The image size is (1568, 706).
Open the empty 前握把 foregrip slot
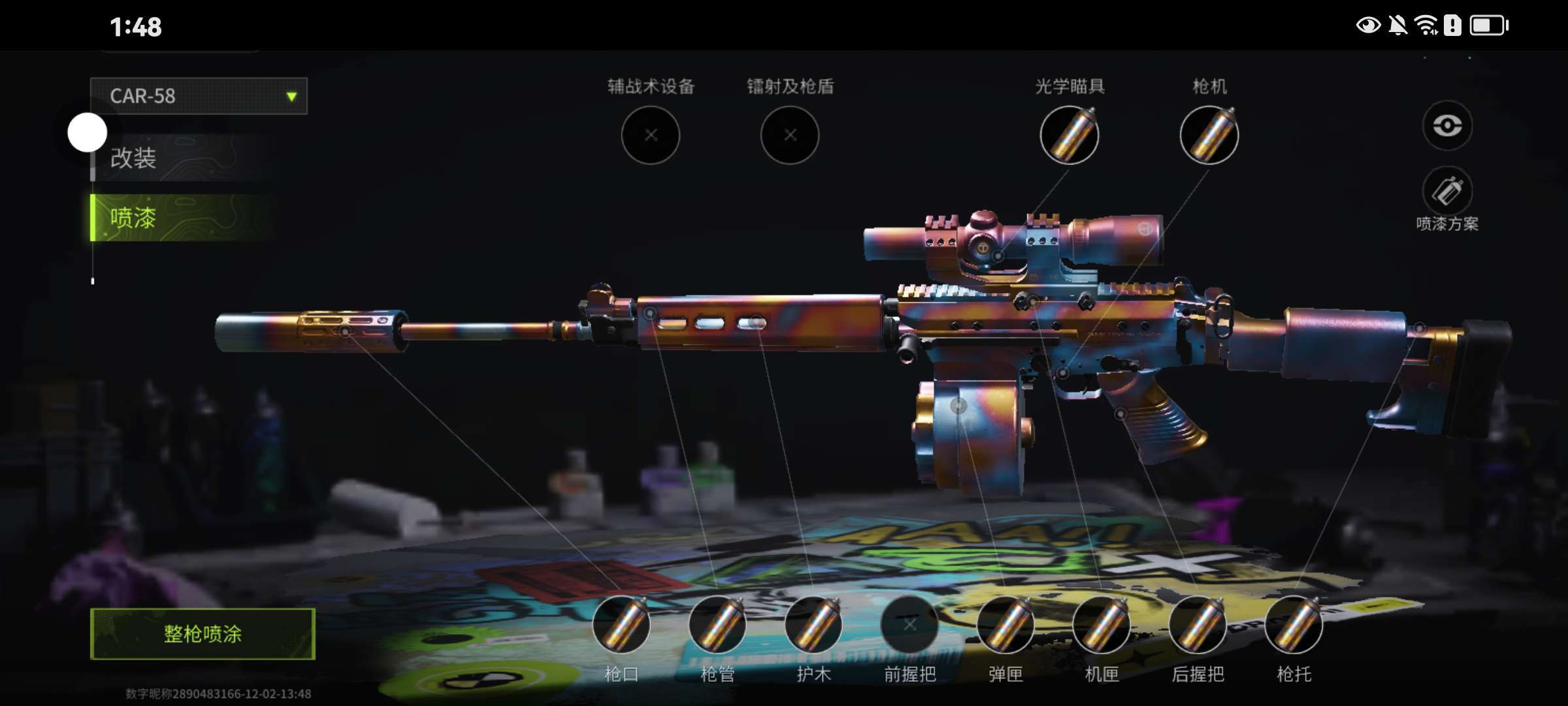[909, 625]
